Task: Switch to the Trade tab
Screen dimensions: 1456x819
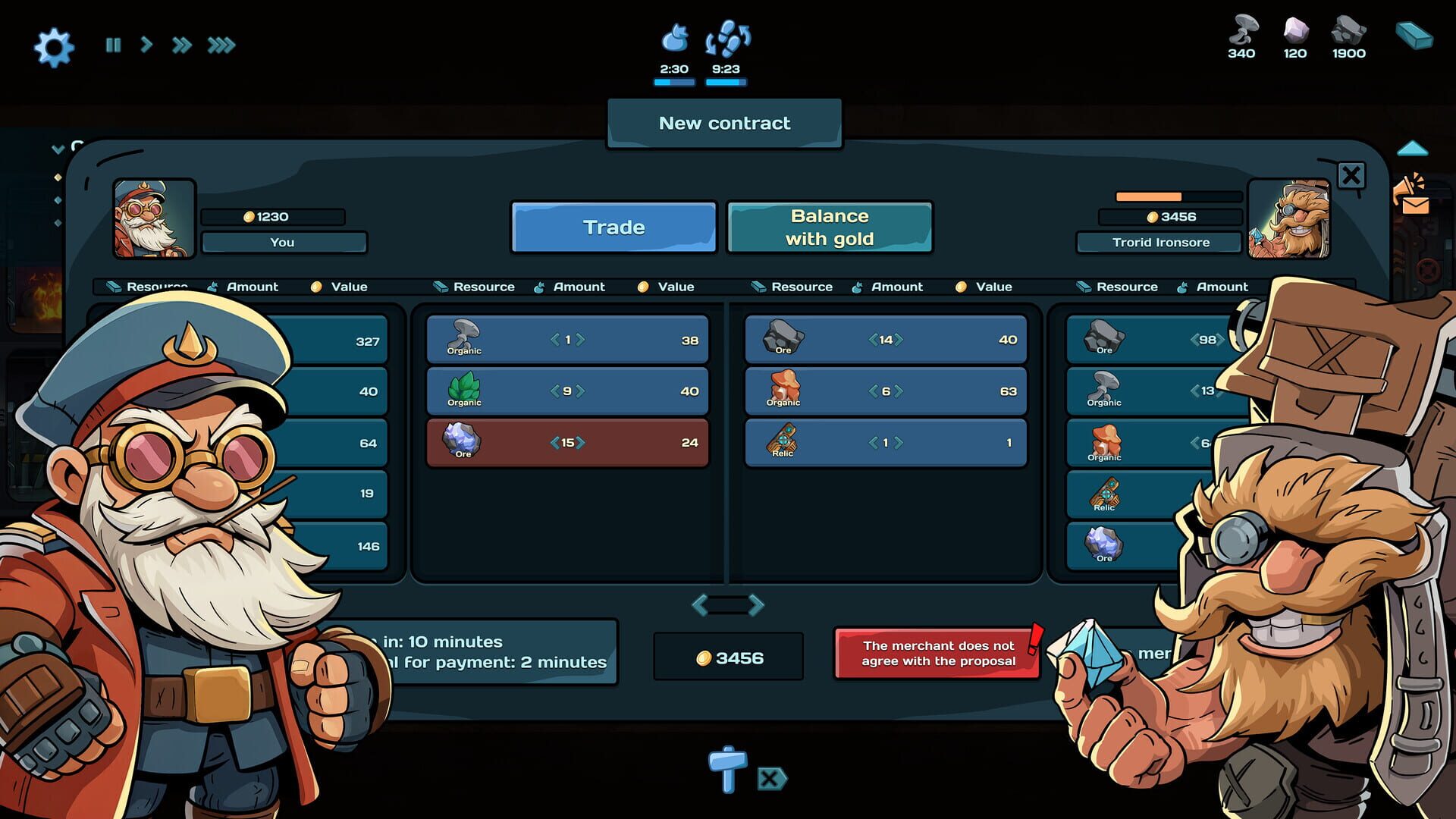Action: point(613,226)
